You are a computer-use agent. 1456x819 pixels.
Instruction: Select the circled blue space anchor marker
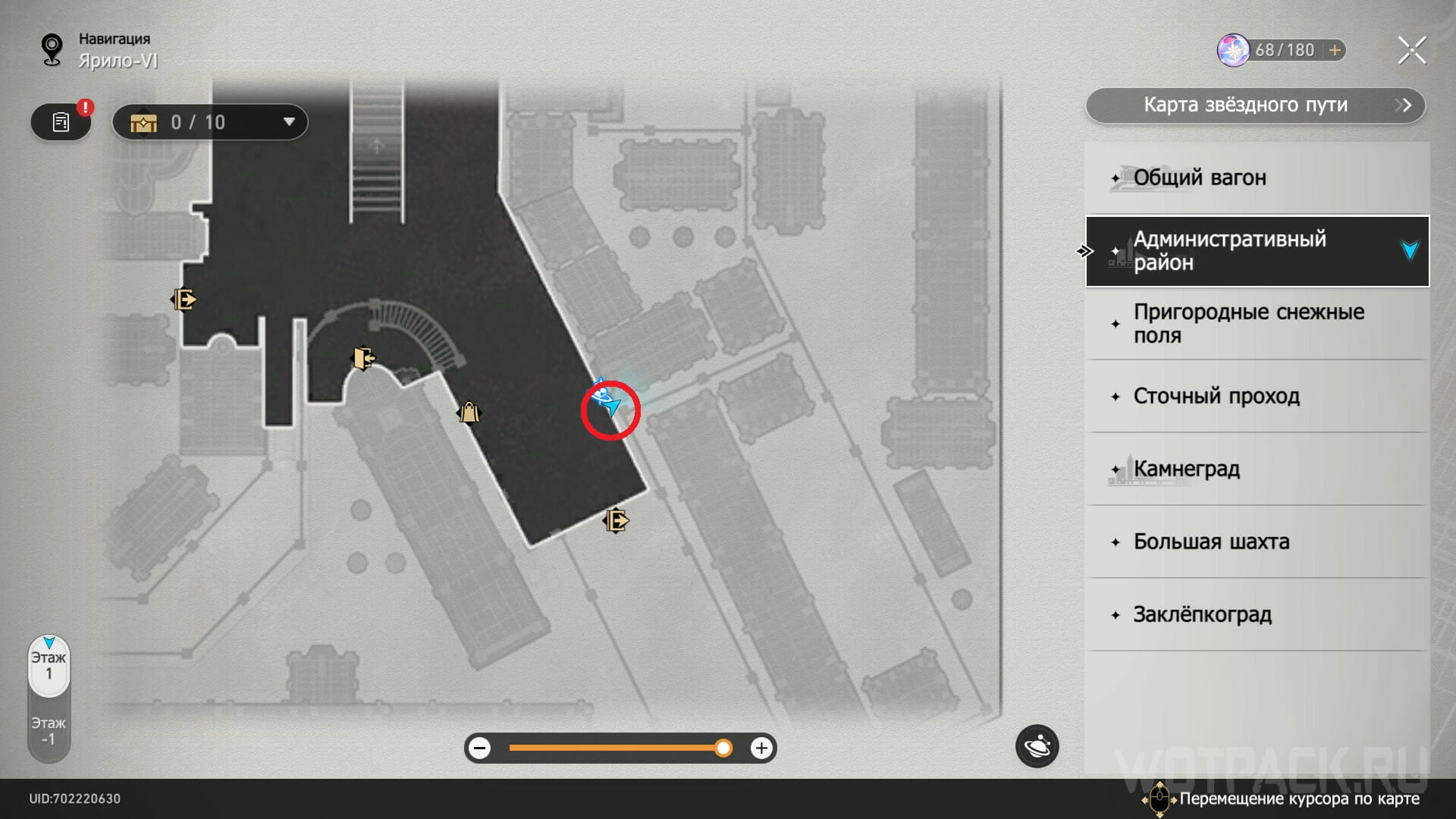[606, 399]
